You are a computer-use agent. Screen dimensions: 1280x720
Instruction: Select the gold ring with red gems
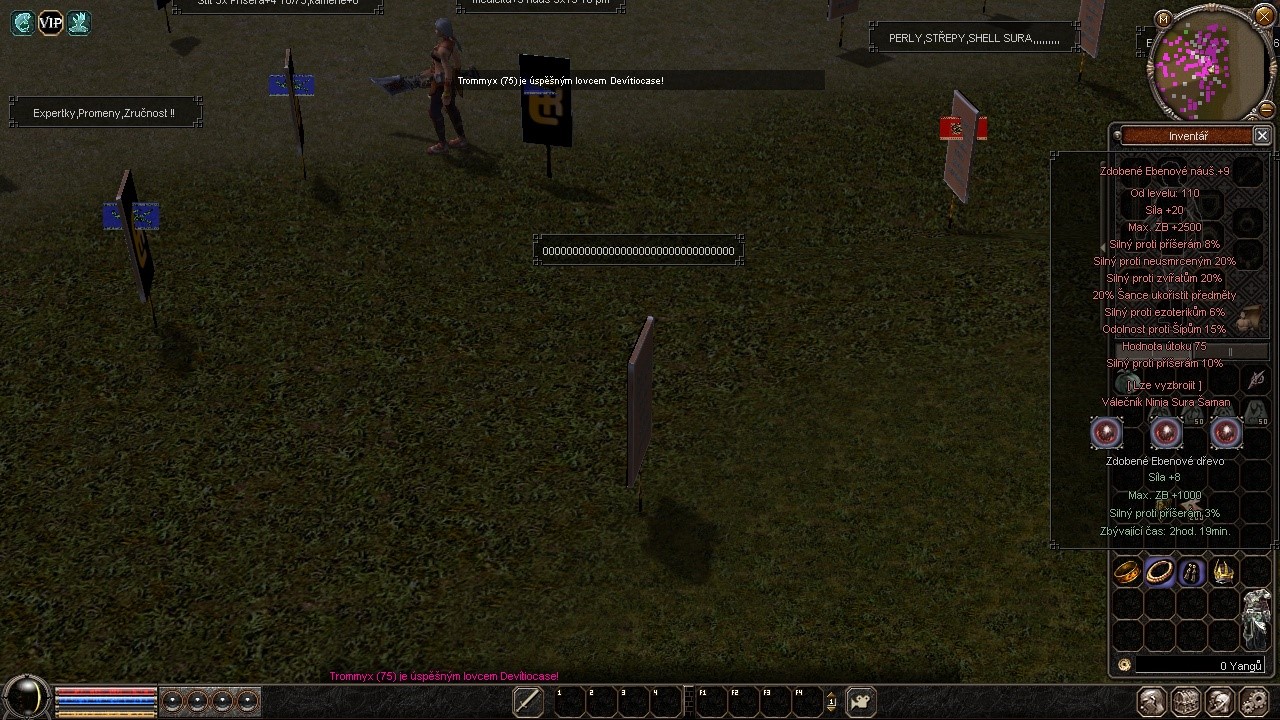[x=1128, y=572]
